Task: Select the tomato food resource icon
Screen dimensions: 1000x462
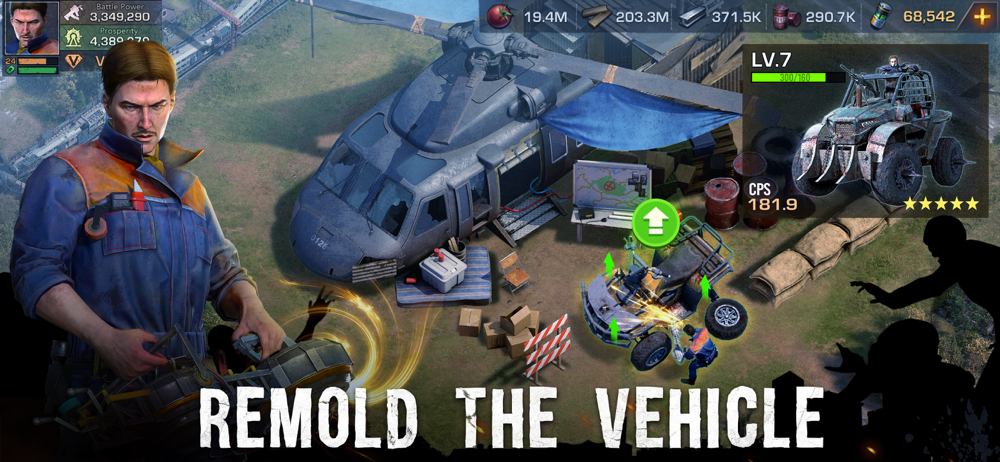Action: click(503, 17)
